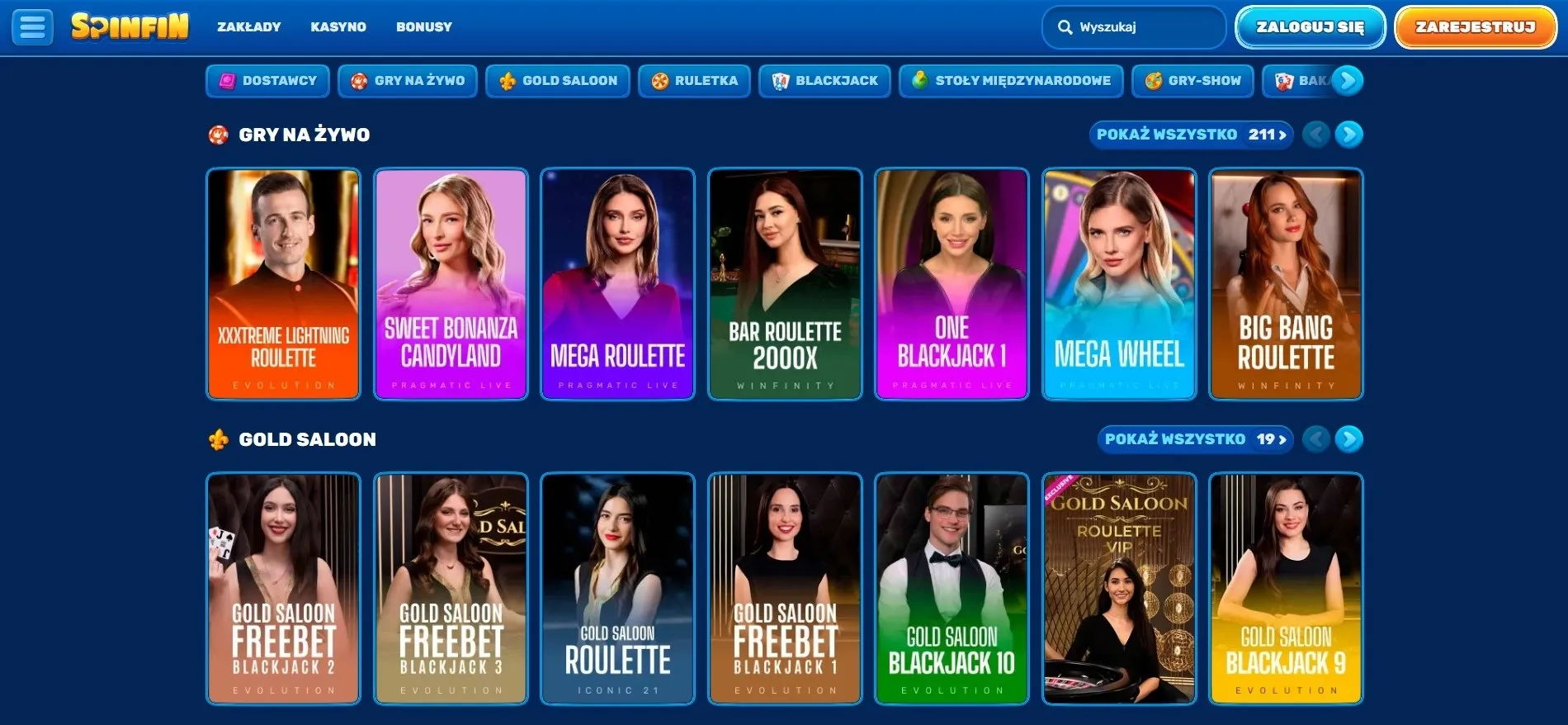The width and height of the screenshot is (1568, 725).
Task: Go to the Zakłady section
Action: pyautogui.click(x=248, y=27)
